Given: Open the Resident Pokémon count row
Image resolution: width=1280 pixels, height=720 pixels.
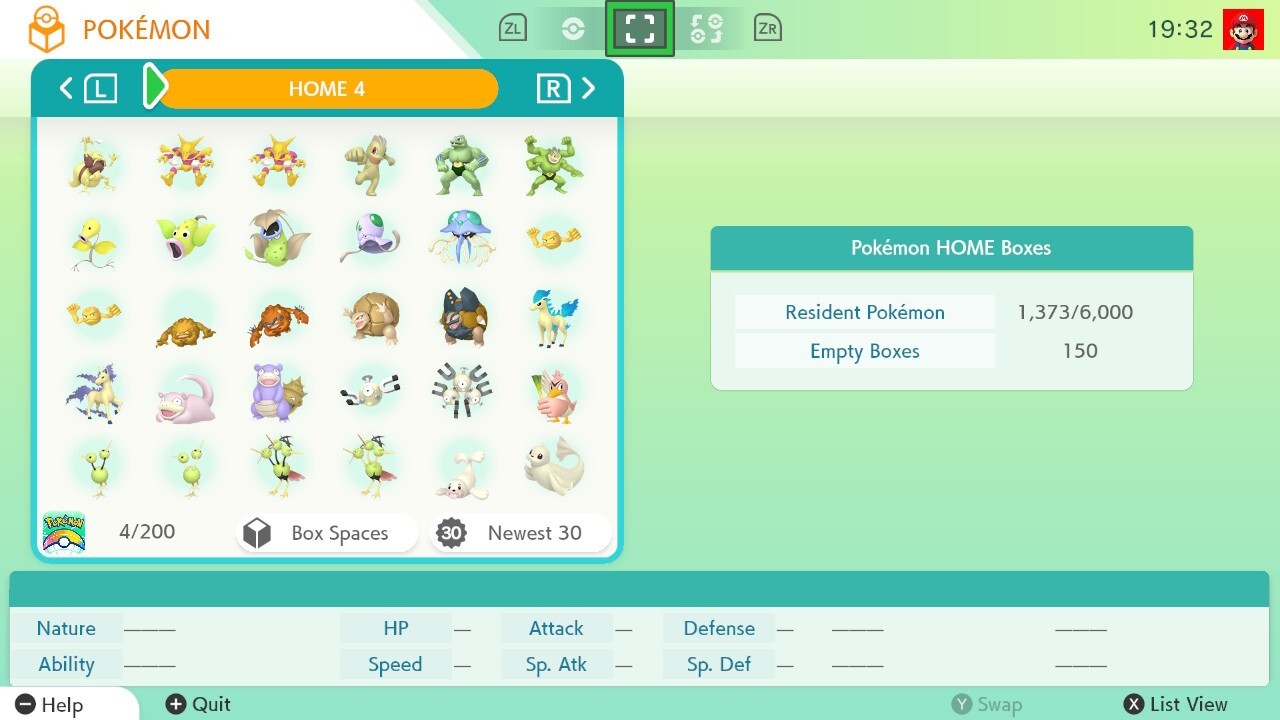Looking at the screenshot, I should 864,312.
